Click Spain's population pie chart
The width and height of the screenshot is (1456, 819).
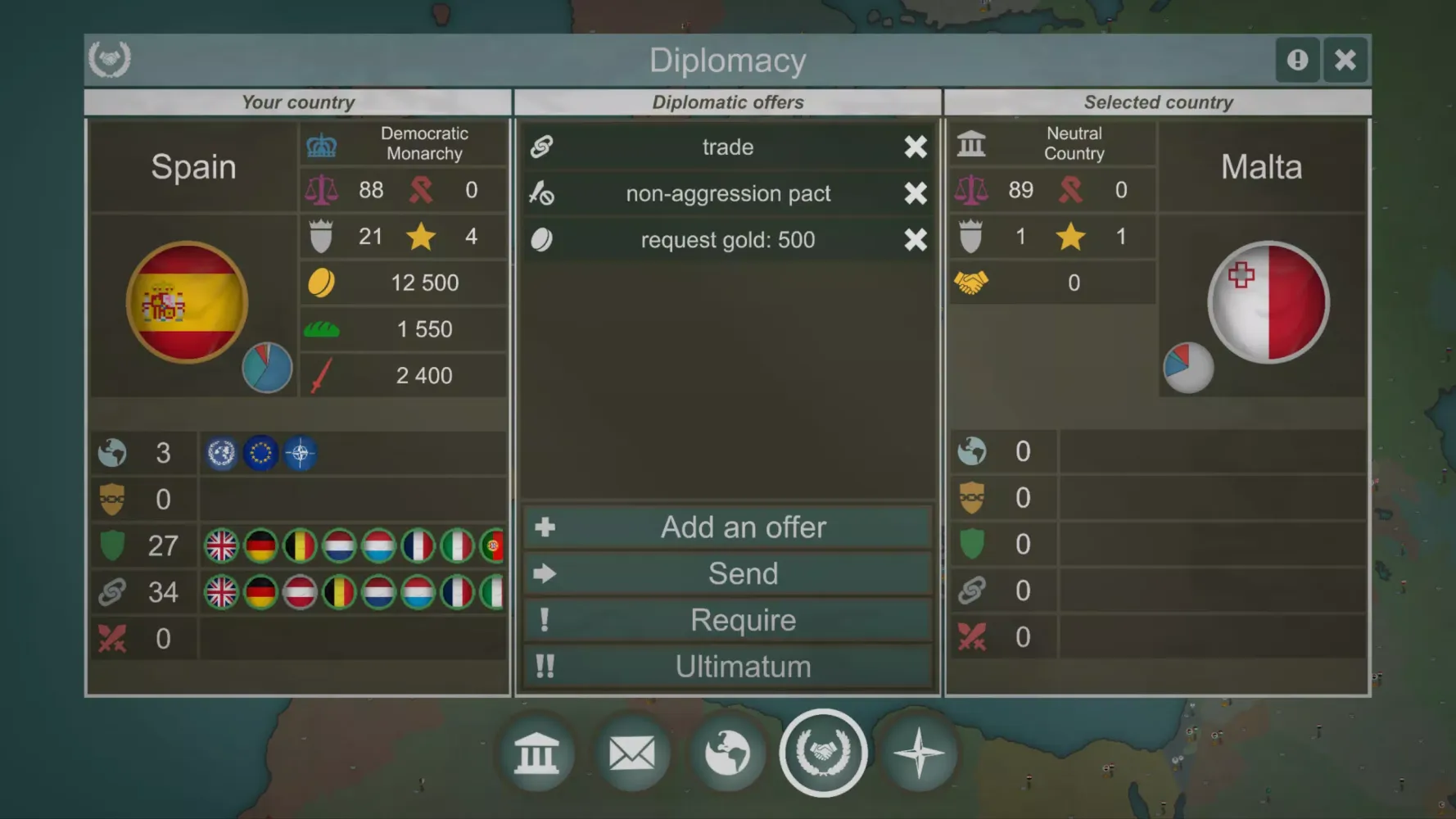[268, 367]
